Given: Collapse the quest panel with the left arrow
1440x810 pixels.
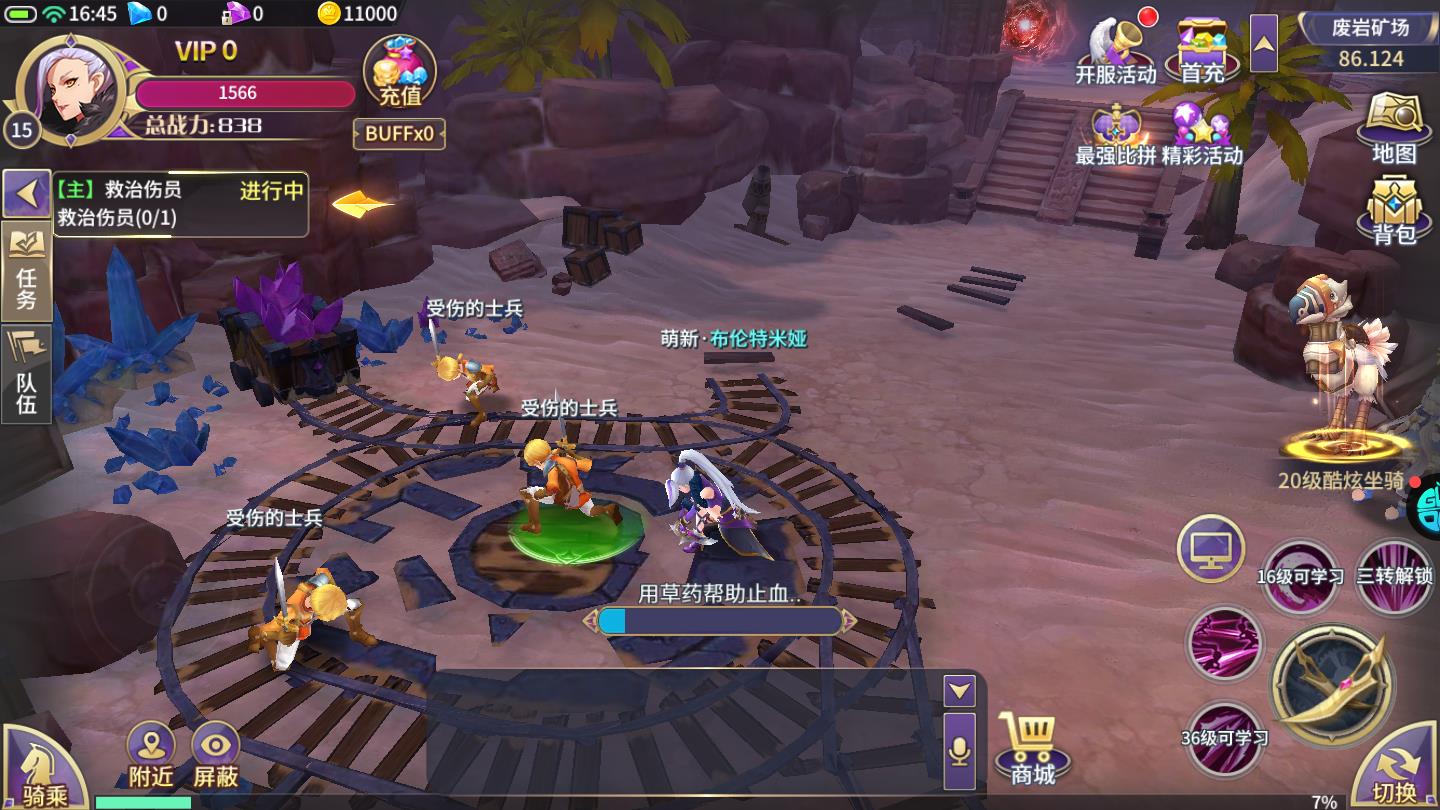Looking at the screenshot, I should pyautogui.click(x=26, y=192).
